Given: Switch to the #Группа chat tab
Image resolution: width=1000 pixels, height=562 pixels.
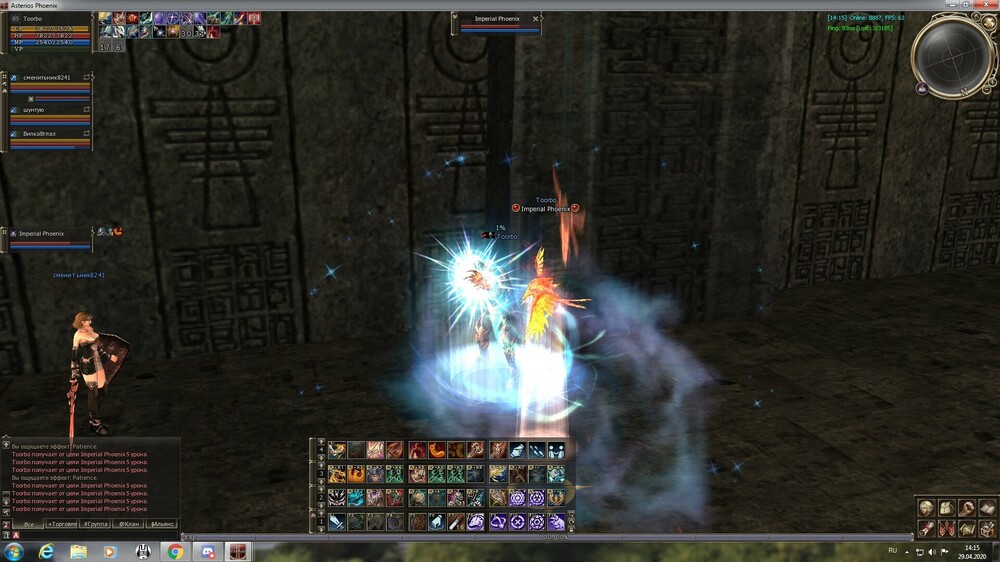Looking at the screenshot, I should 96,524.
